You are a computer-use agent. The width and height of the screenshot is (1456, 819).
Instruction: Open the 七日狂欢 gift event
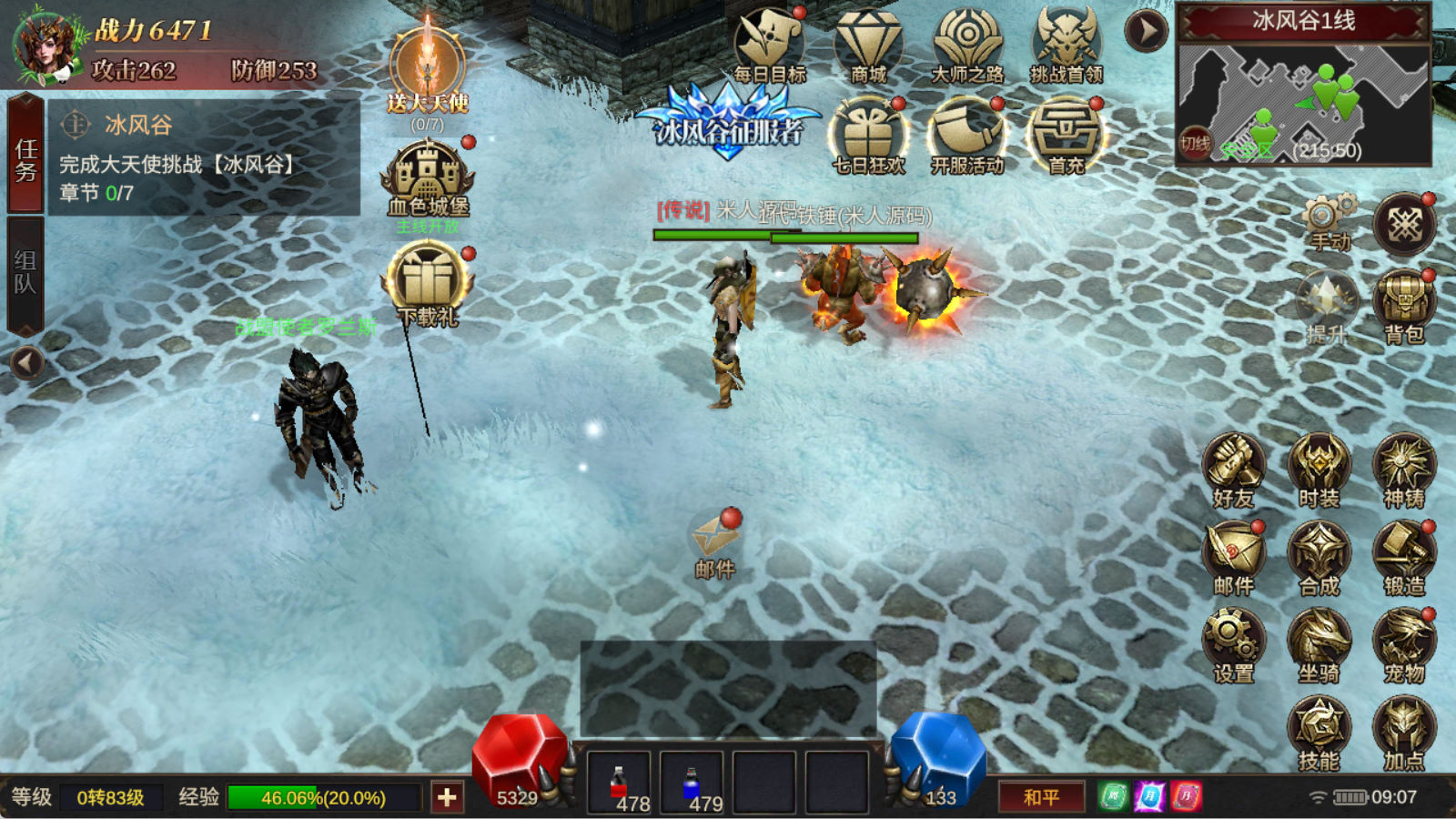click(x=868, y=136)
